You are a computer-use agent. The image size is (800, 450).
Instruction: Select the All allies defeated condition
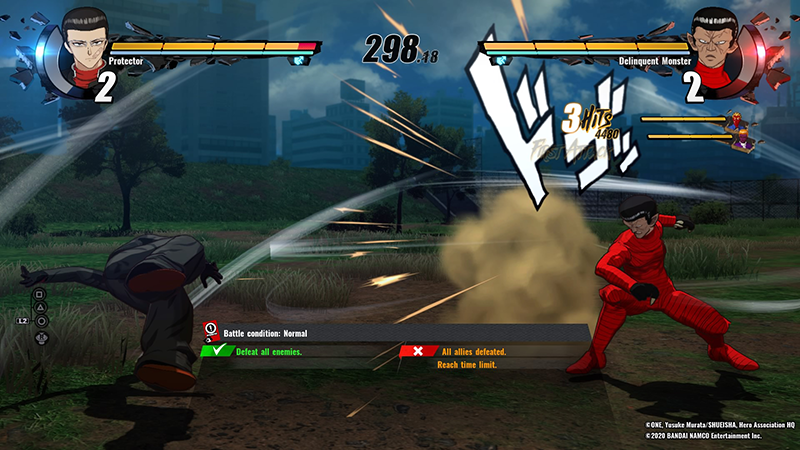click(x=473, y=351)
